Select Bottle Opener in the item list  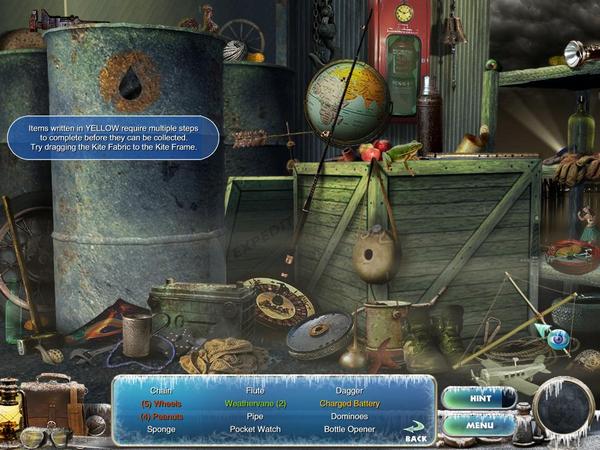[x=351, y=429]
